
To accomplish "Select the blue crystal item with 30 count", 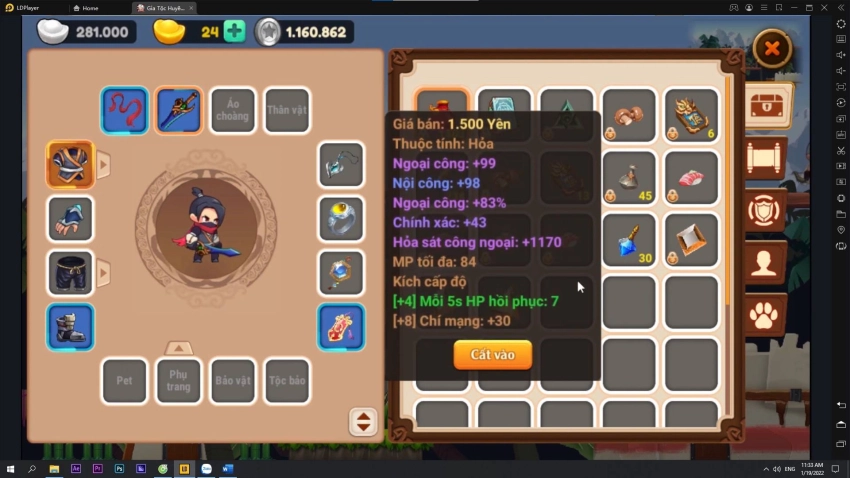I will click(x=629, y=241).
